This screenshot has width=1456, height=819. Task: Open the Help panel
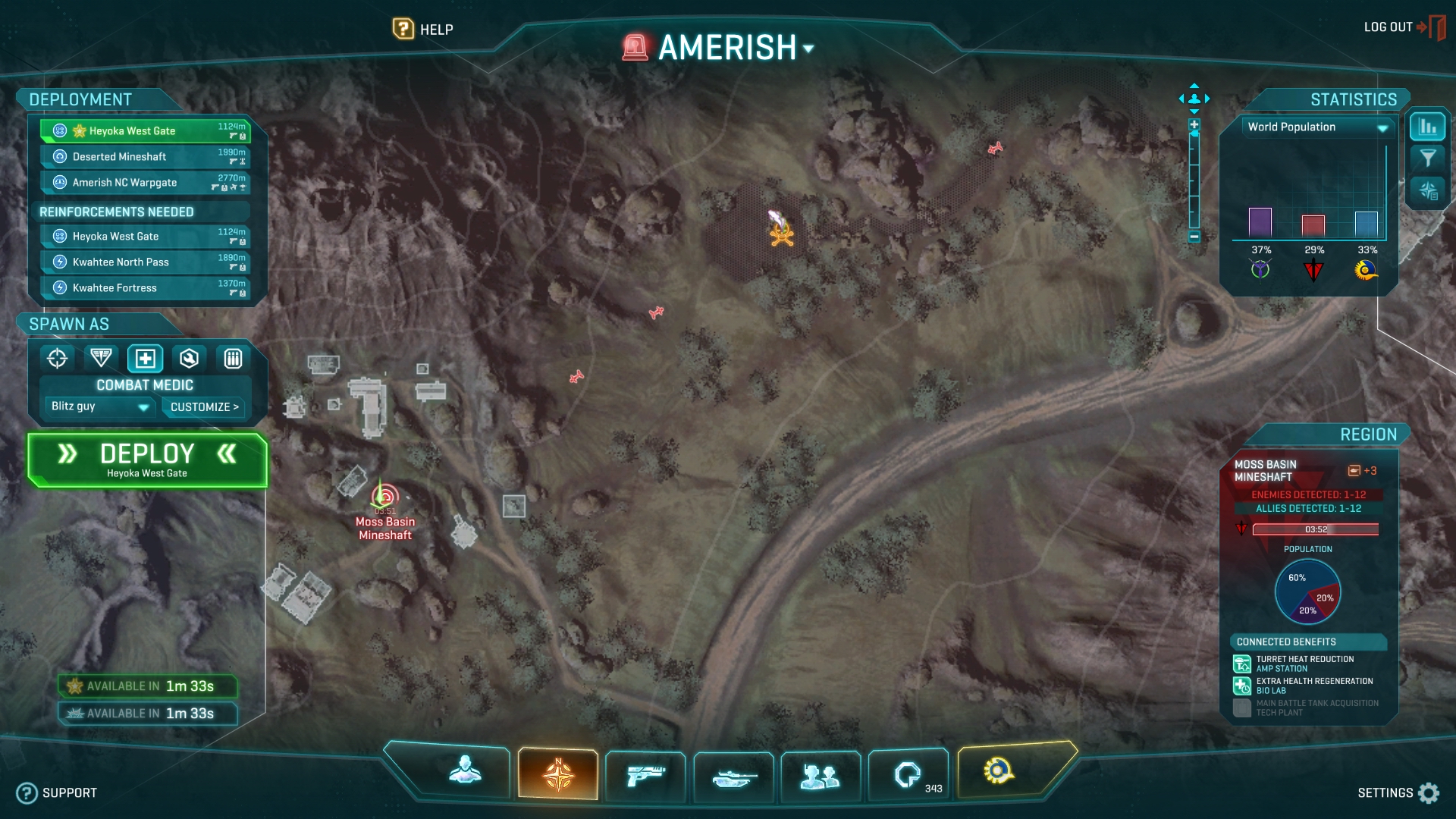click(423, 30)
